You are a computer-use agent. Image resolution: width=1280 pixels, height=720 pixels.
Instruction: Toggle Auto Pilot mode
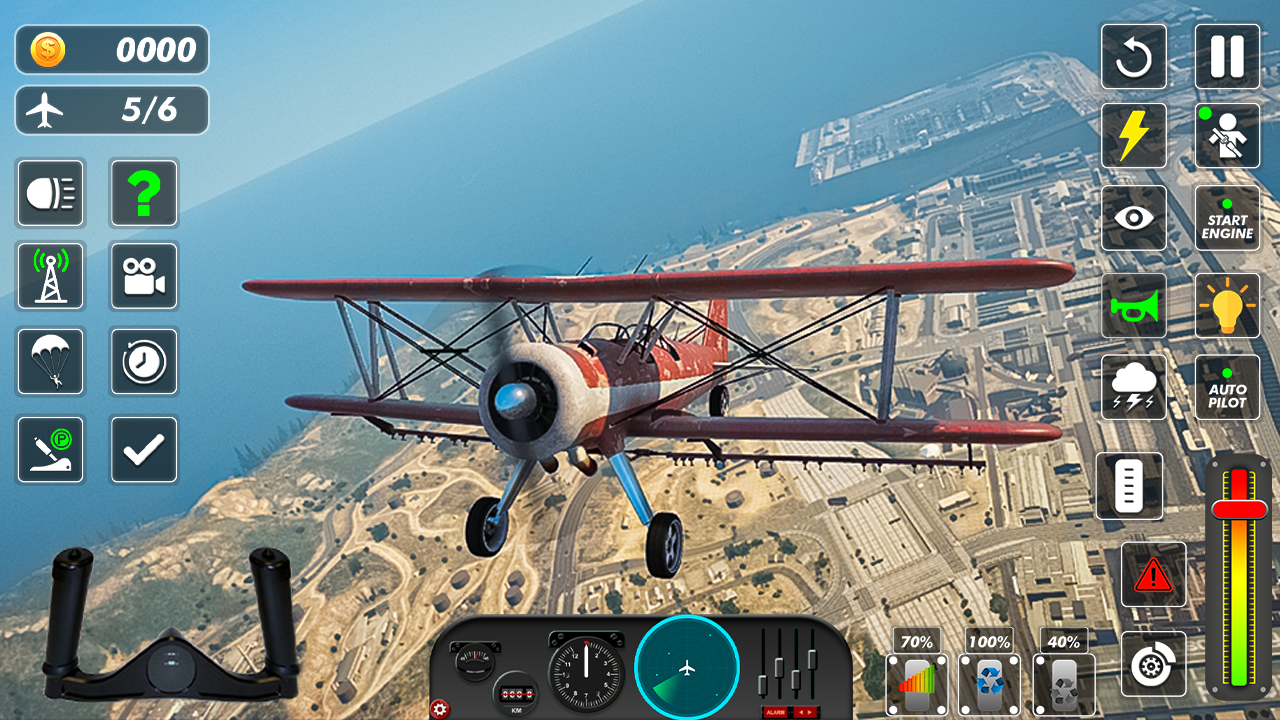click(x=1227, y=387)
